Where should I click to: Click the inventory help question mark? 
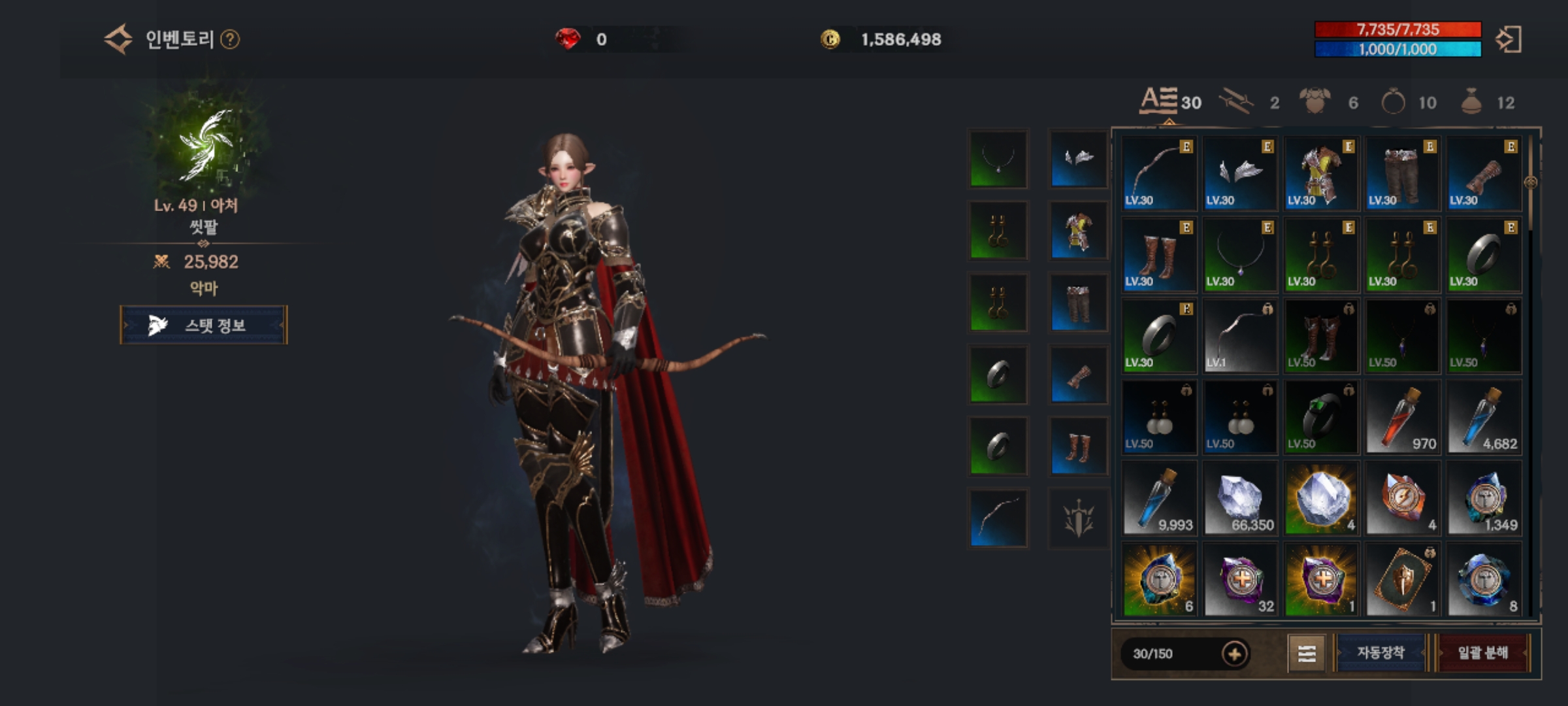pyautogui.click(x=230, y=40)
